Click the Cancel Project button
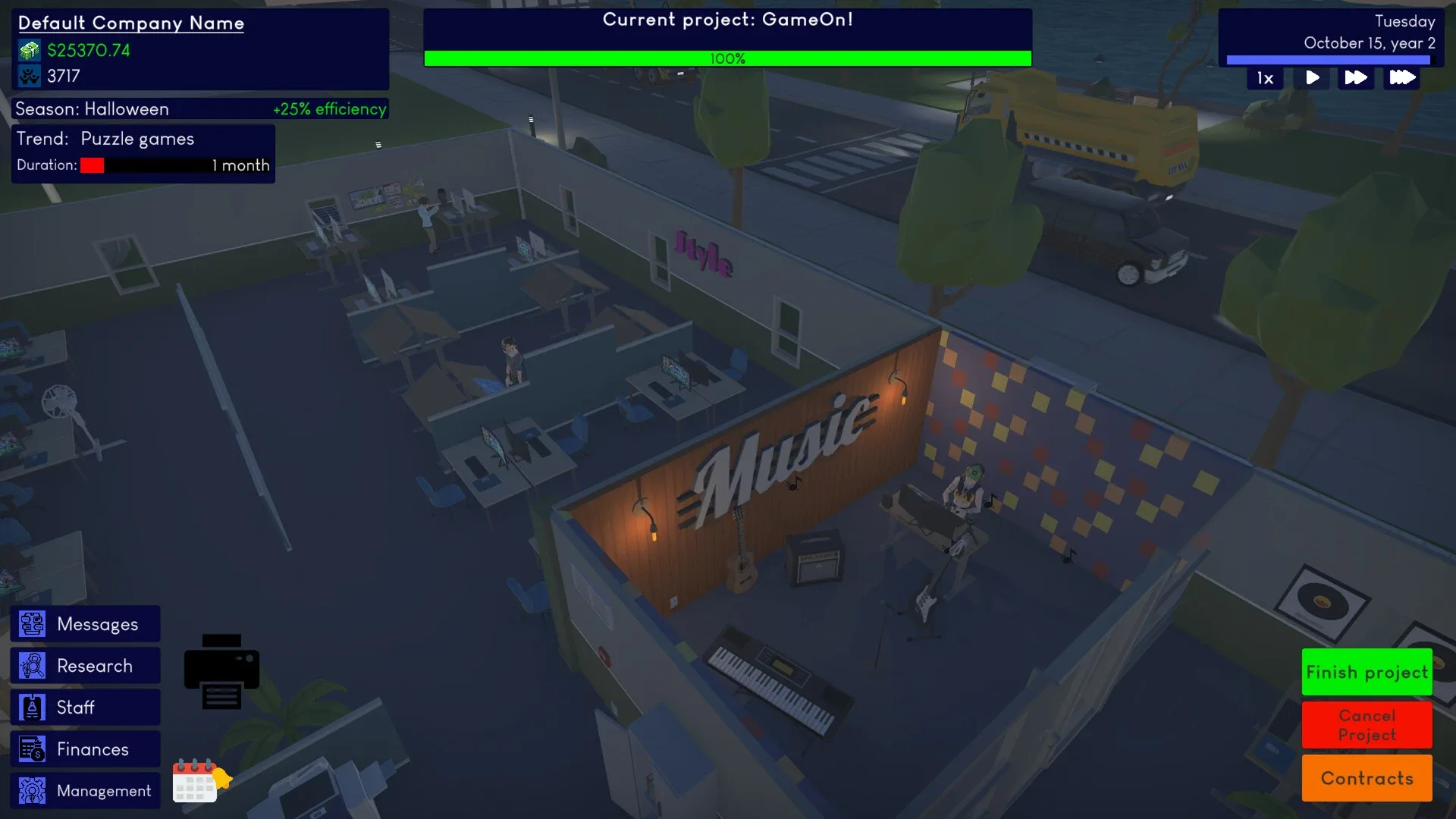 [1367, 725]
